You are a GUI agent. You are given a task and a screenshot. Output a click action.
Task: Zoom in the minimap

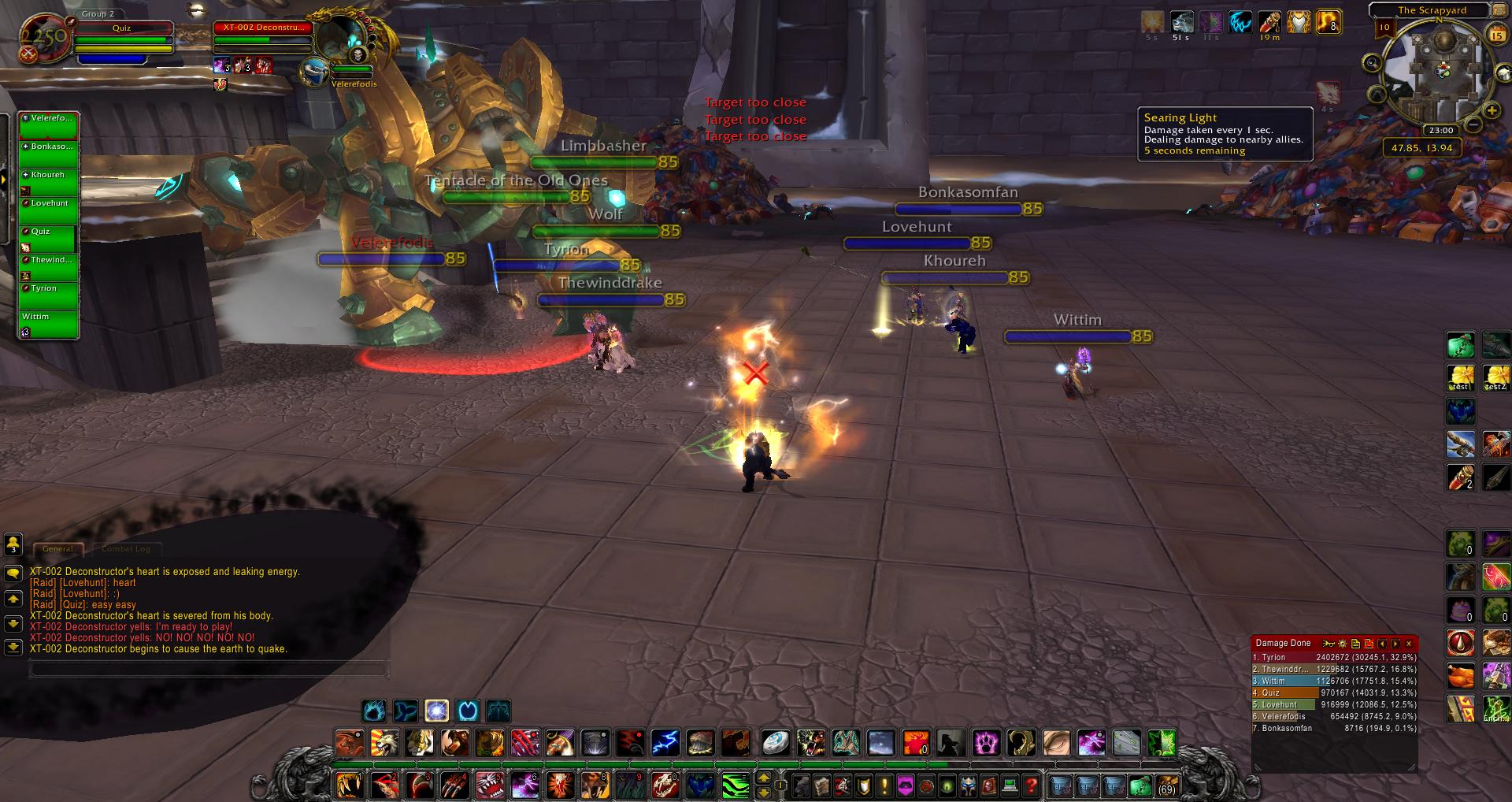tap(1491, 110)
